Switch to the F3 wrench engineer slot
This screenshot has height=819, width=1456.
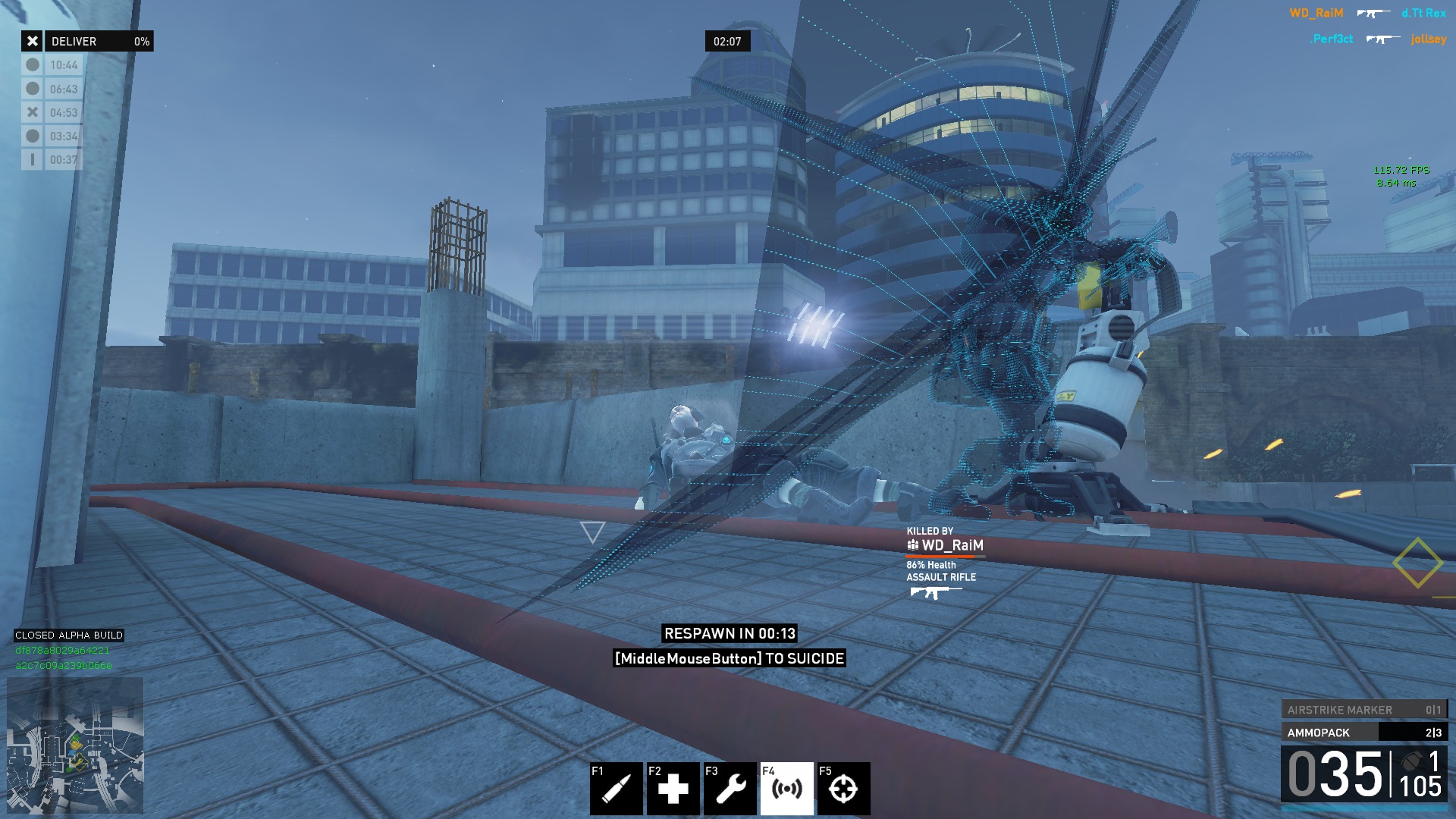coord(730,789)
